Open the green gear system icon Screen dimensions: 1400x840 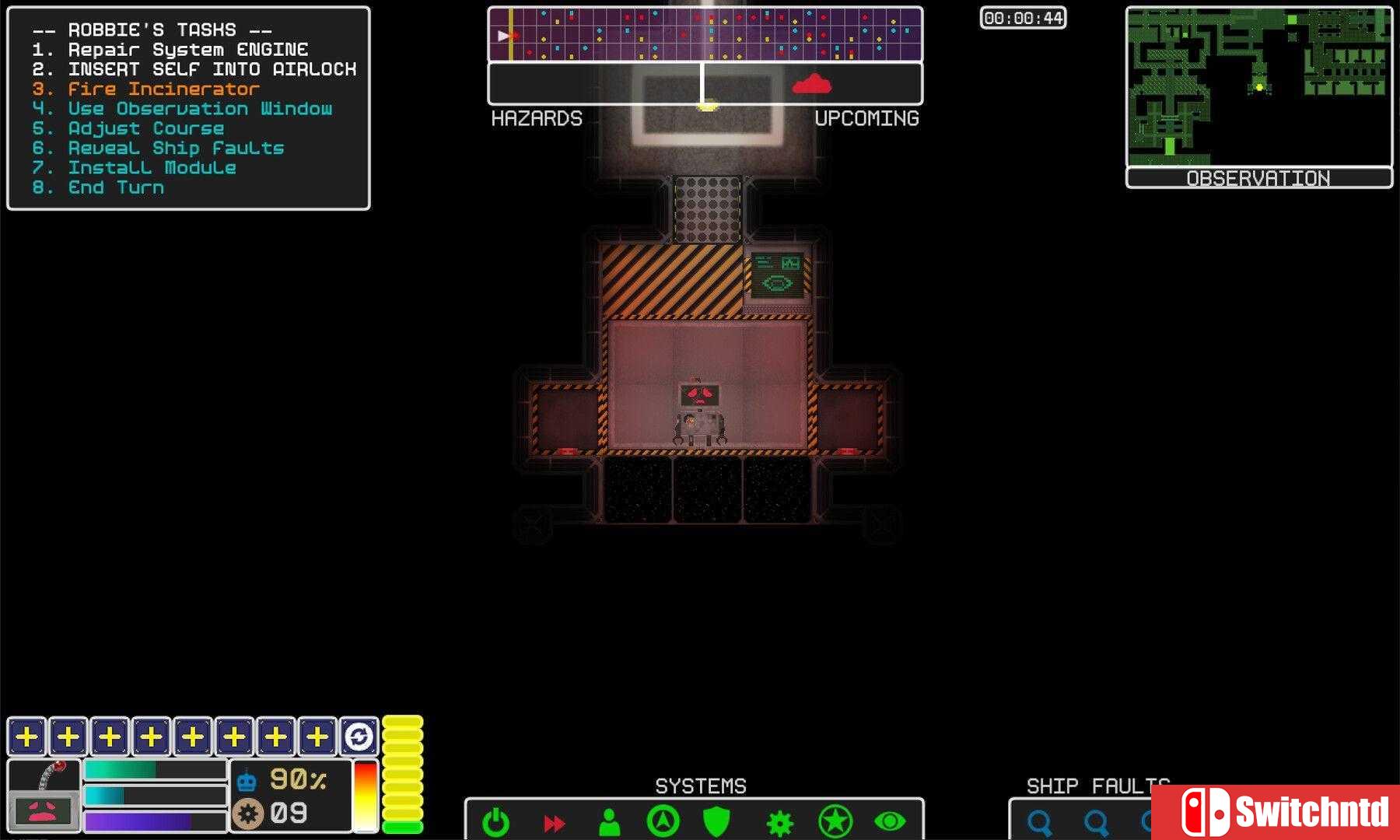click(779, 823)
